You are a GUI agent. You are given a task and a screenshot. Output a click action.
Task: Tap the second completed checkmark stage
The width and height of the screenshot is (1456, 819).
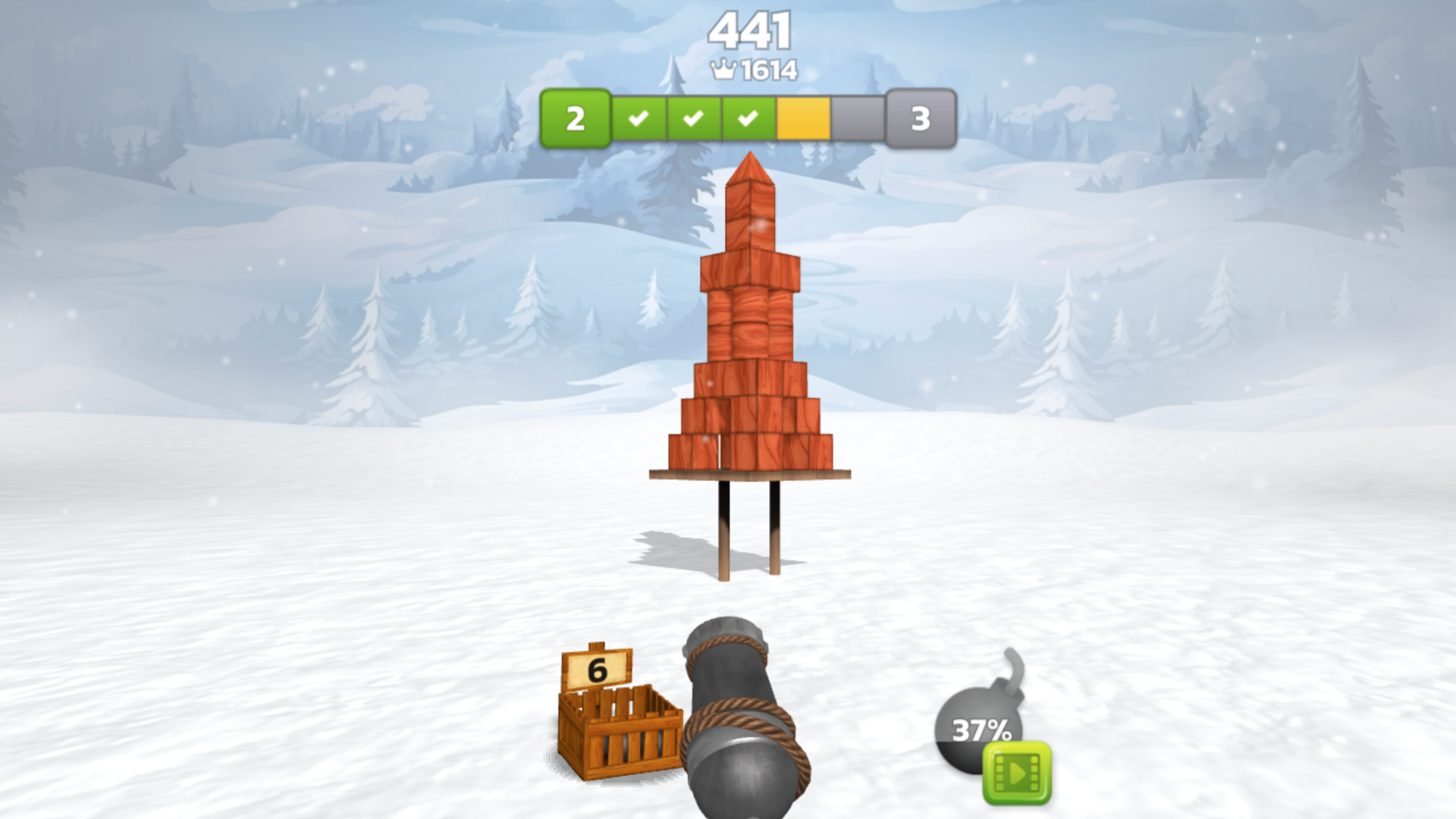click(x=694, y=117)
